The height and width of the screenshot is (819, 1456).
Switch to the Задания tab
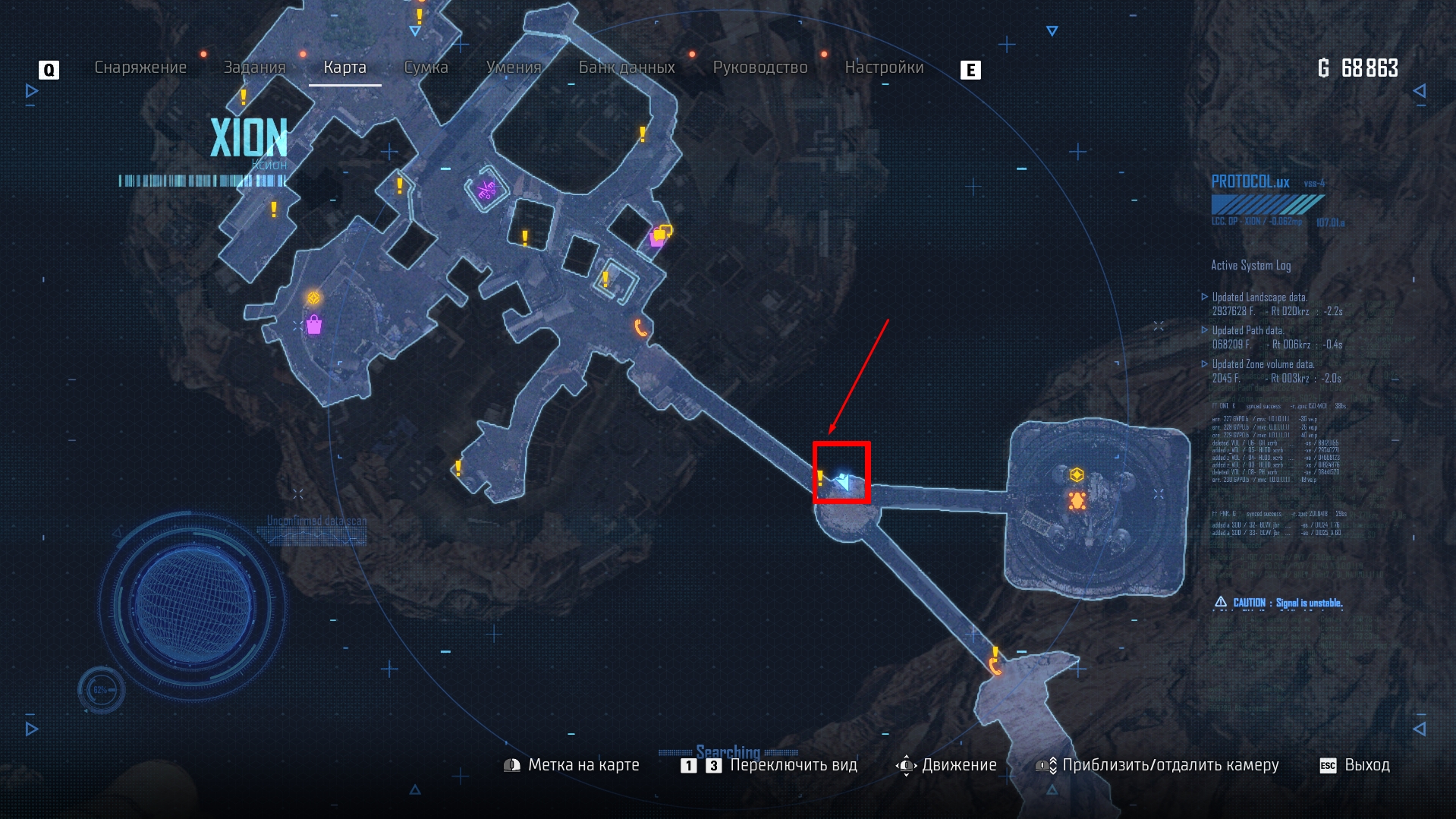coord(254,68)
